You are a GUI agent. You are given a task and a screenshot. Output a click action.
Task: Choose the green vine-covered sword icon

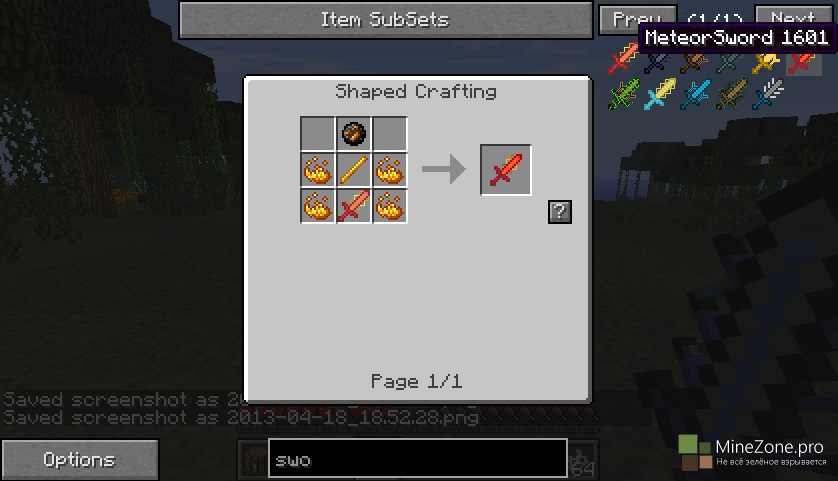click(624, 95)
